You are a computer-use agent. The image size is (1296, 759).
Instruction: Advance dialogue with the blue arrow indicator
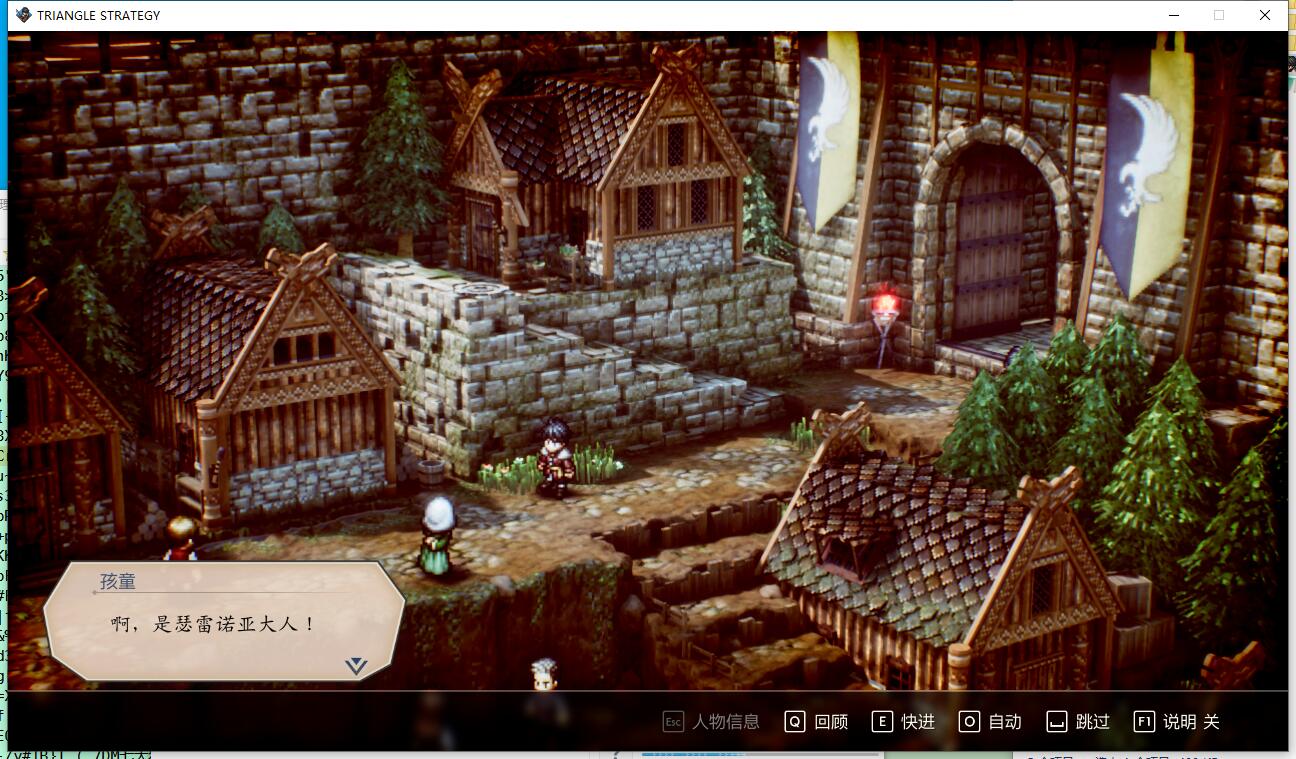[x=356, y=666]
